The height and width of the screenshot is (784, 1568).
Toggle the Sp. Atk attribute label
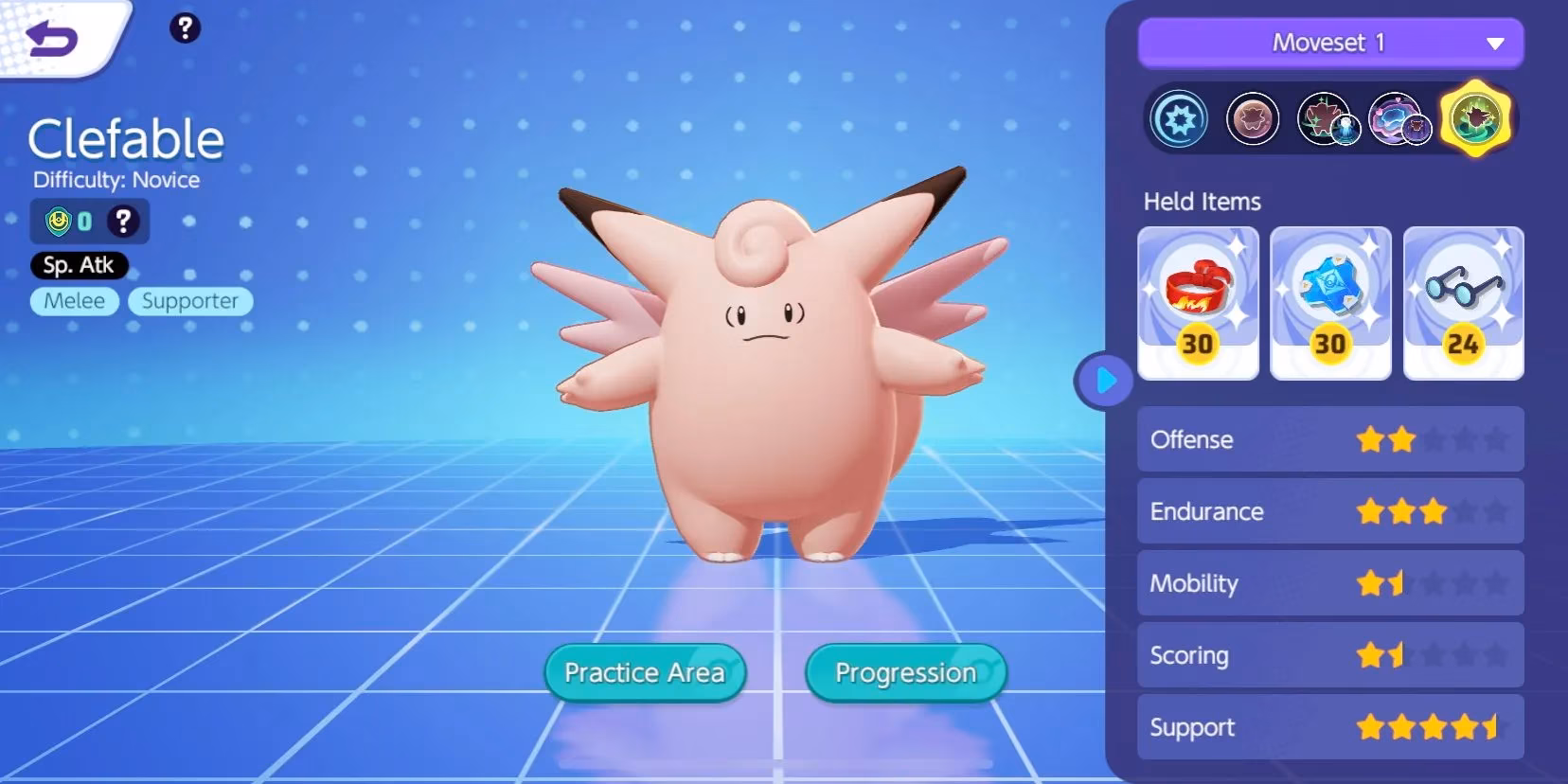[80, 266]
